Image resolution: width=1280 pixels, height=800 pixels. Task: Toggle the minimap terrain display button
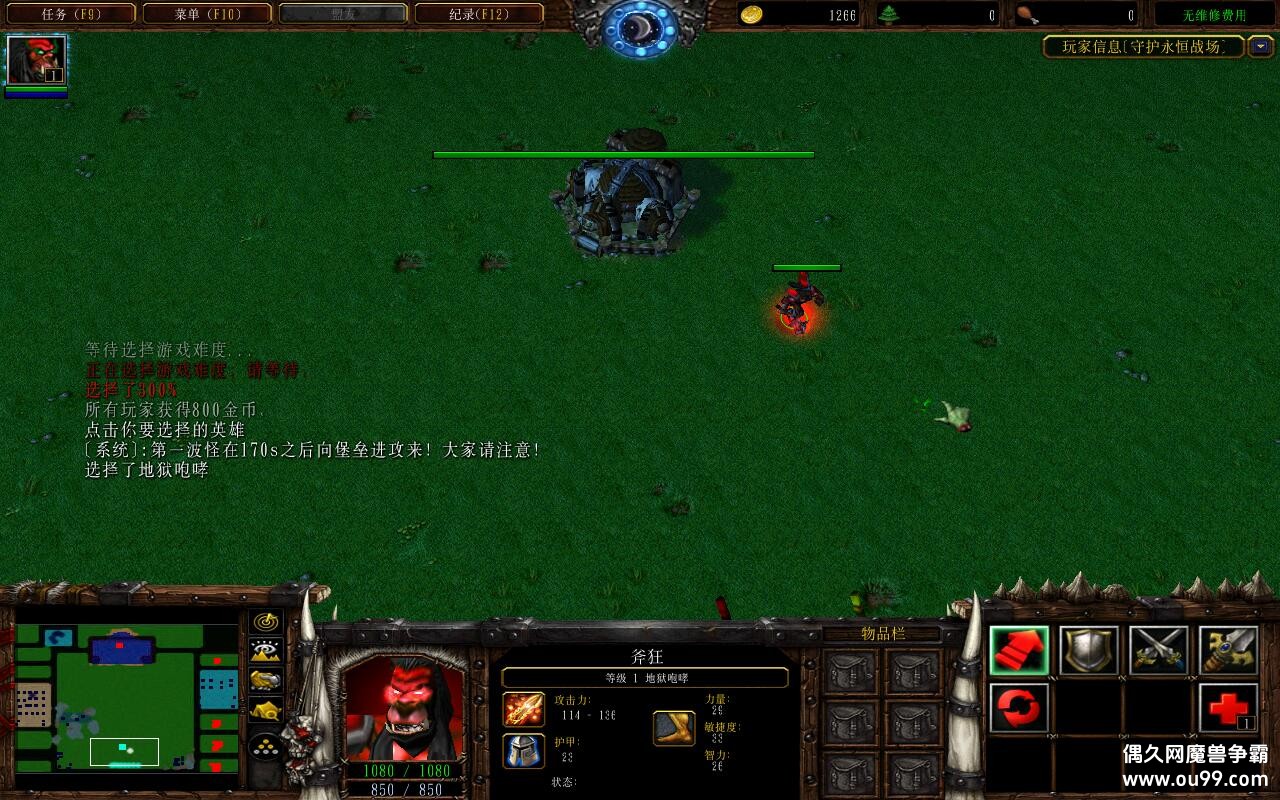[265, 652]
